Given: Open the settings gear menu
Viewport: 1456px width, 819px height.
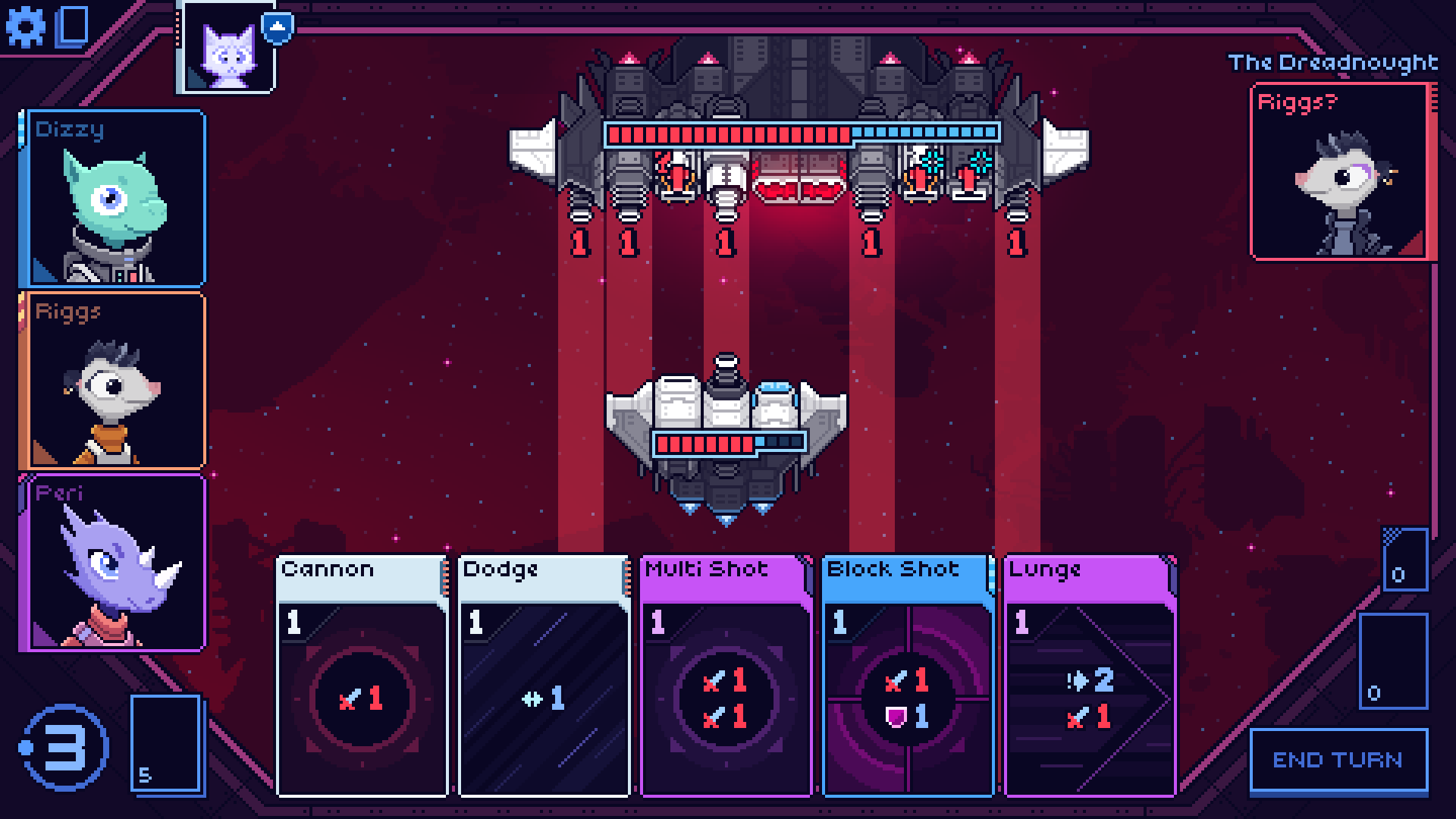Looking at the screenshot, I should [x=25, y=27].
